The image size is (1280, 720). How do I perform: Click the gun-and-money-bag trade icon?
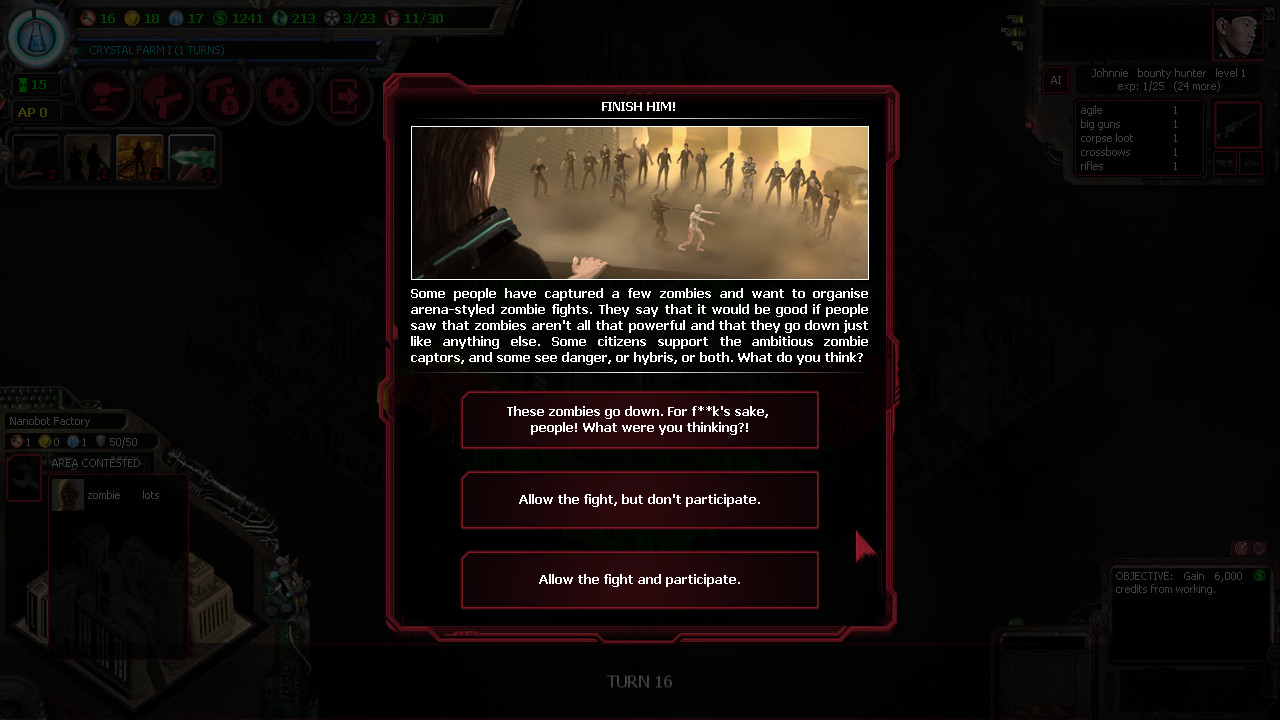coord(223,98)
